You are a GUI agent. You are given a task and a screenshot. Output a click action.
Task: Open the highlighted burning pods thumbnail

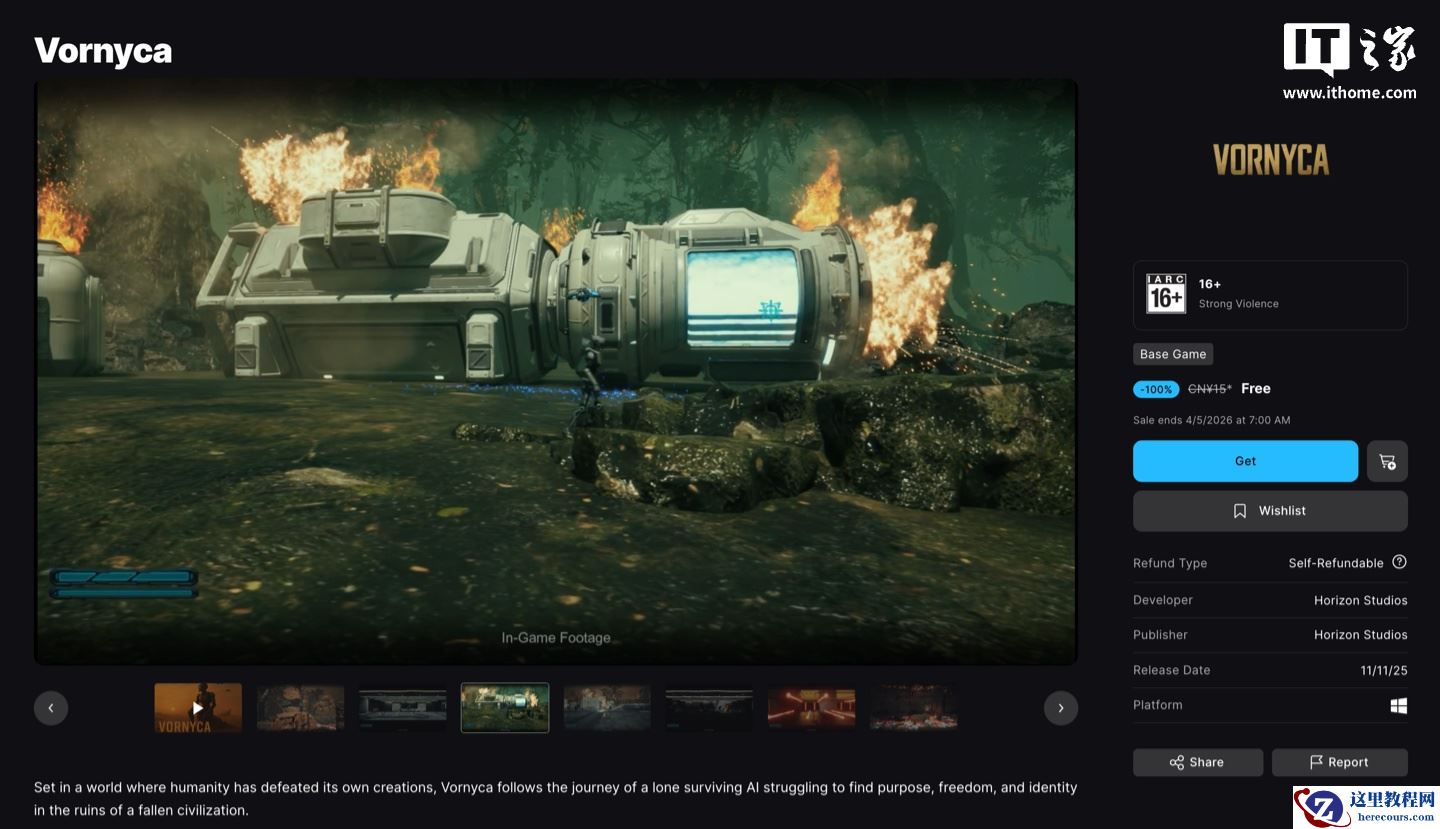pos(505,708)
